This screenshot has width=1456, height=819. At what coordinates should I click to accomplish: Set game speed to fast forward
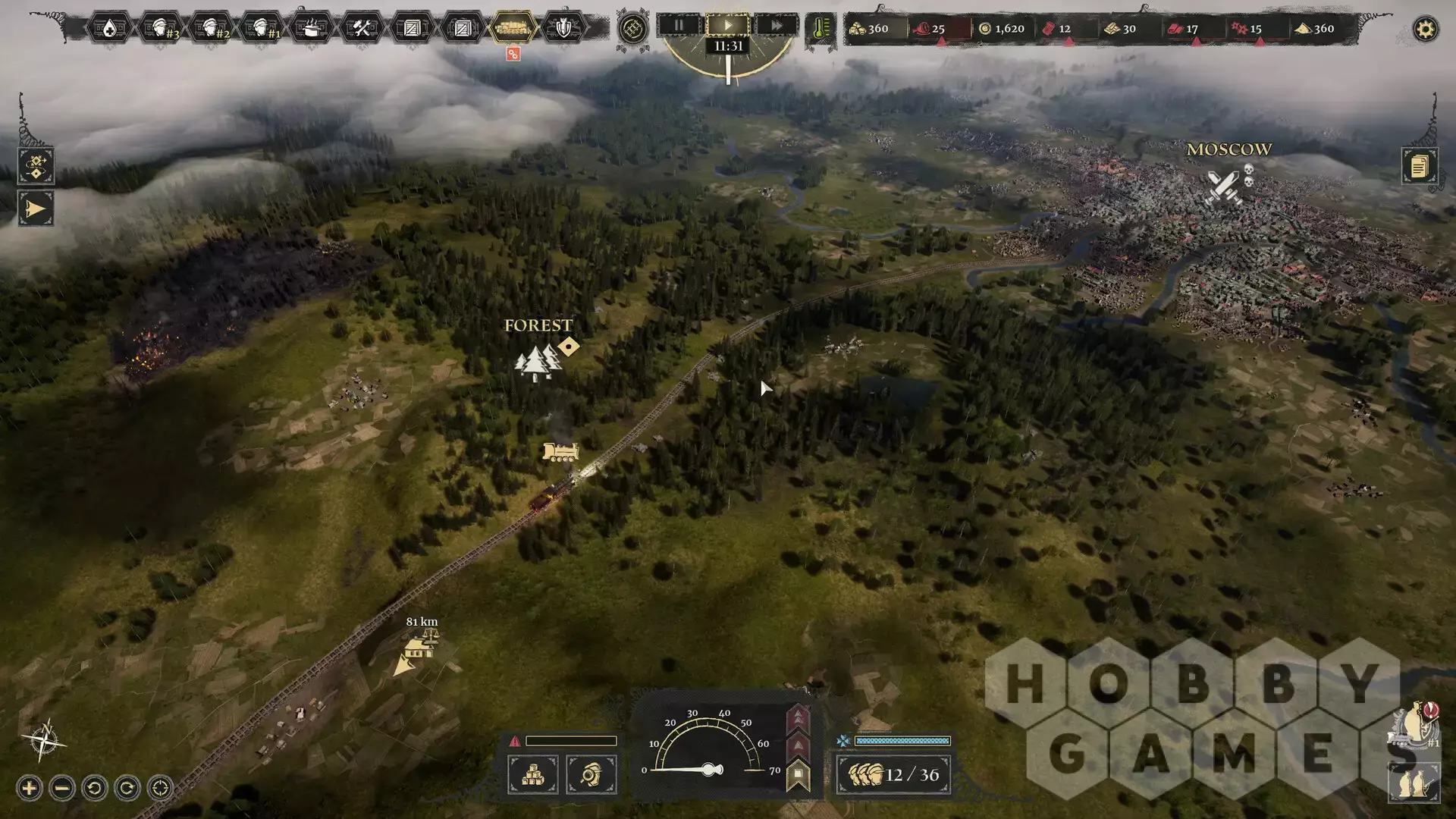[777, 25]
